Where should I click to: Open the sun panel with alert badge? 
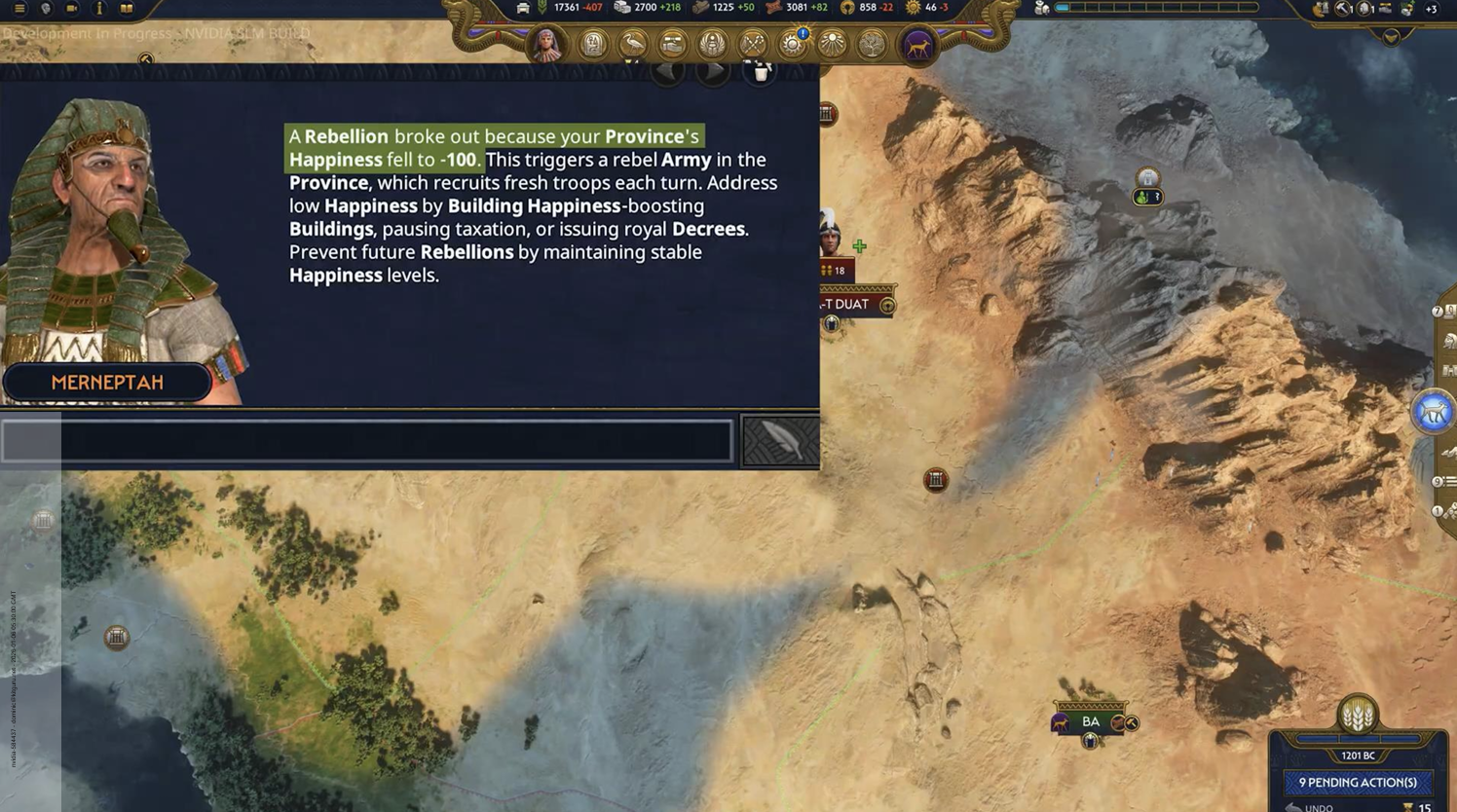793,45
